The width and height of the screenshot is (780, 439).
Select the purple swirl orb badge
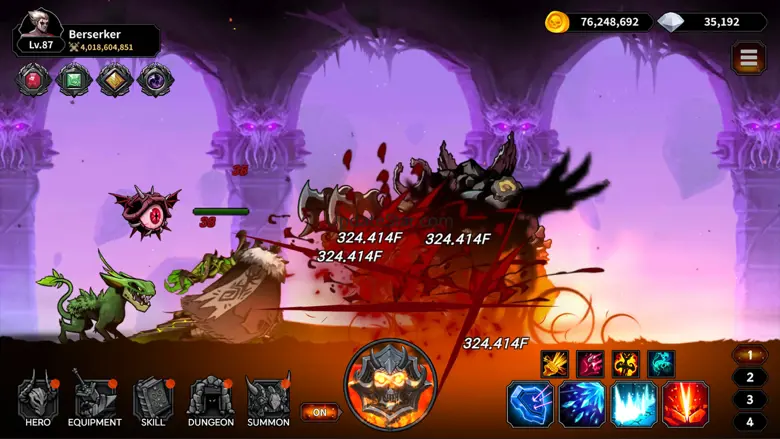tap(156, 80)
